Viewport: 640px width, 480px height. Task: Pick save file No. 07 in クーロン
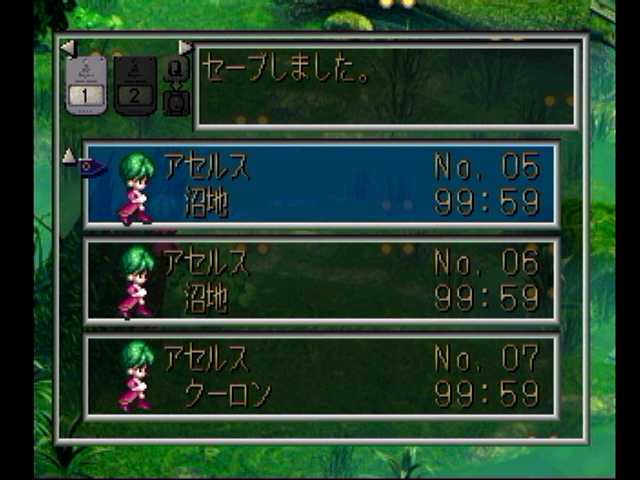(x=320, y=376)
